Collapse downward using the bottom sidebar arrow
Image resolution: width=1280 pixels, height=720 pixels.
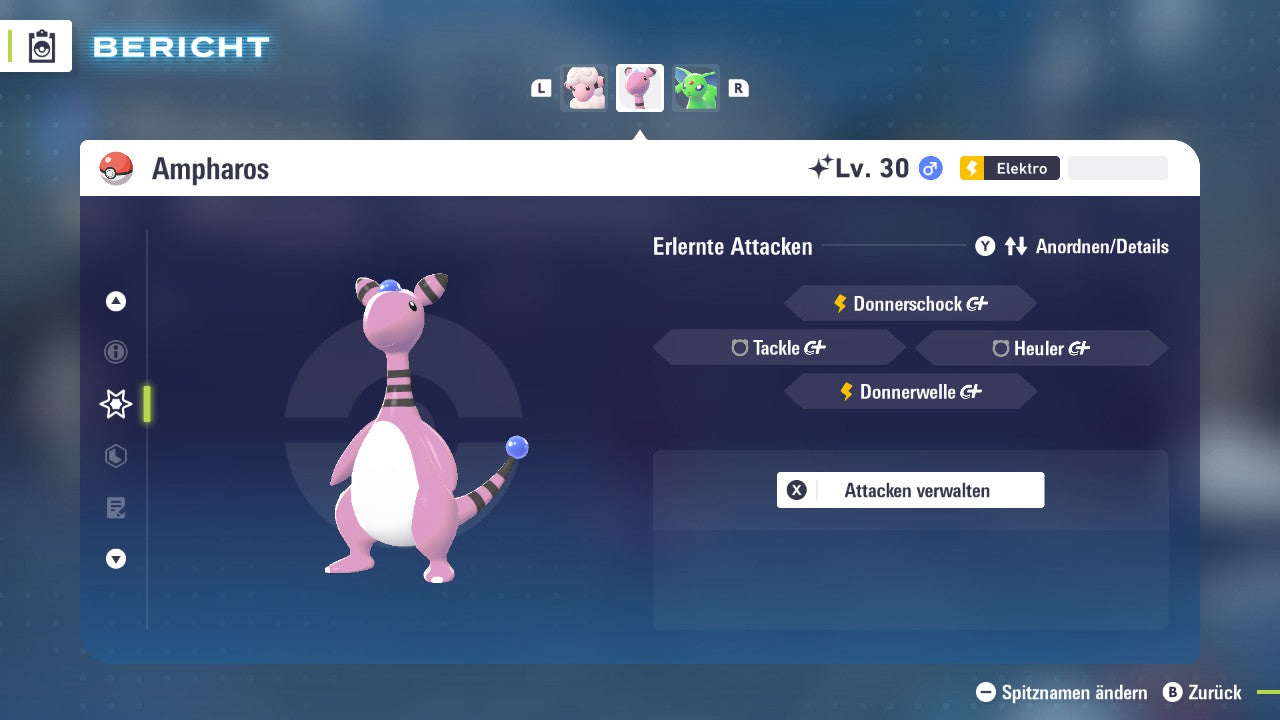click(115, 559)
